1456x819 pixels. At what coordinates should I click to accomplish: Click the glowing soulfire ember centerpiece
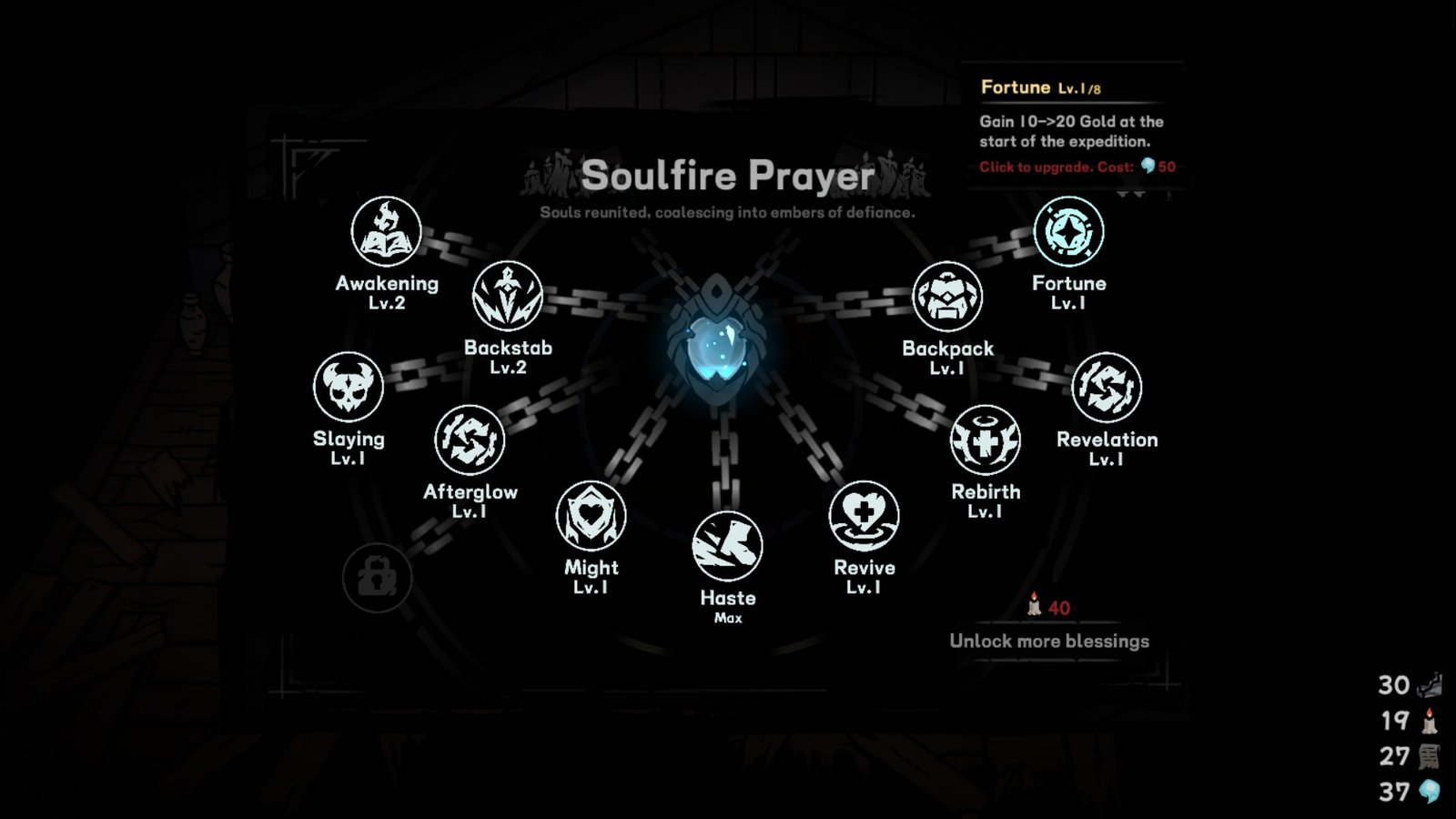click(x=719, y=346)
